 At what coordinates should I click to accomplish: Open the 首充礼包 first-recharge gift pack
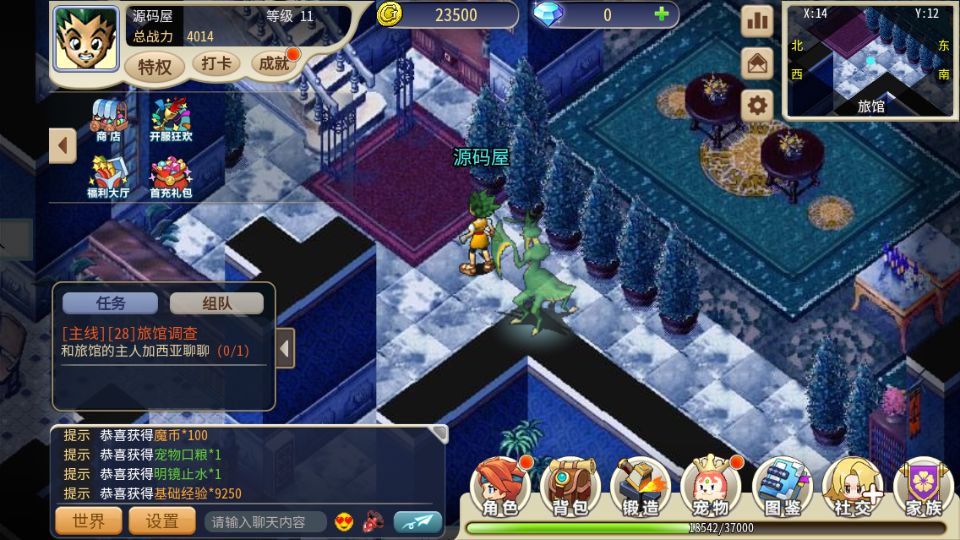(x=170, y=176)
